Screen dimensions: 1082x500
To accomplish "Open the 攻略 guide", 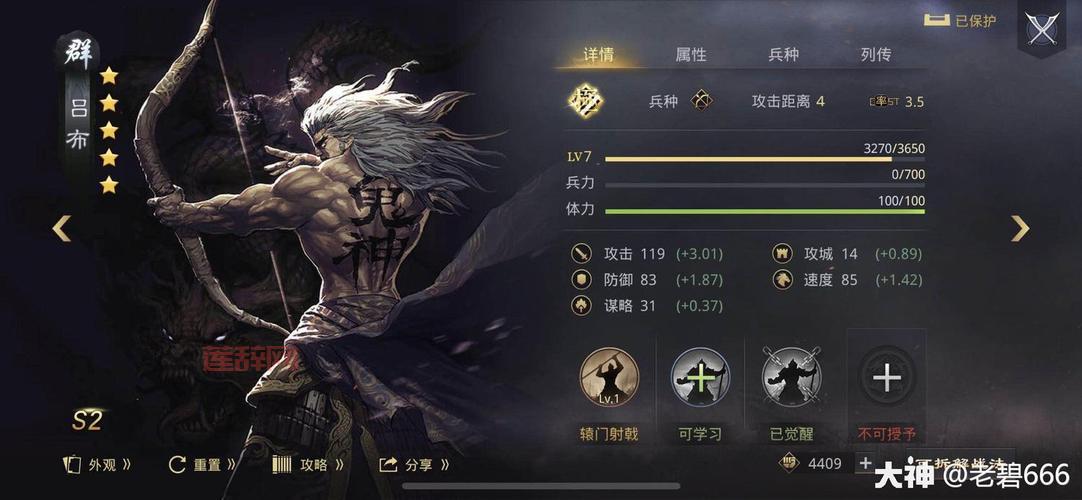I will coord(309,464).
